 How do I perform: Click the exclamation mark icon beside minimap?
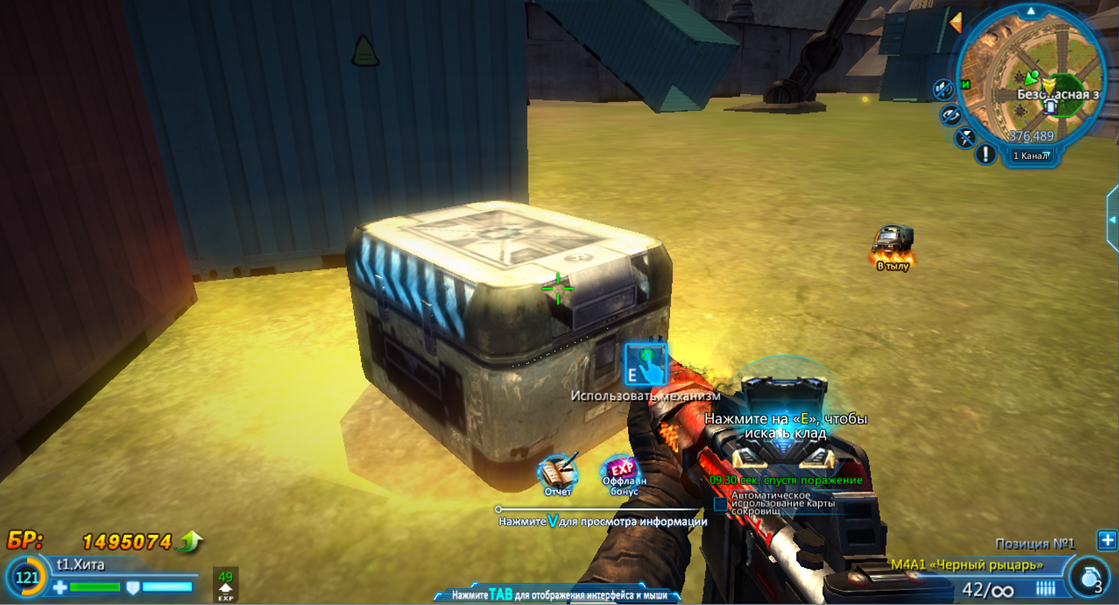(985, 155)
